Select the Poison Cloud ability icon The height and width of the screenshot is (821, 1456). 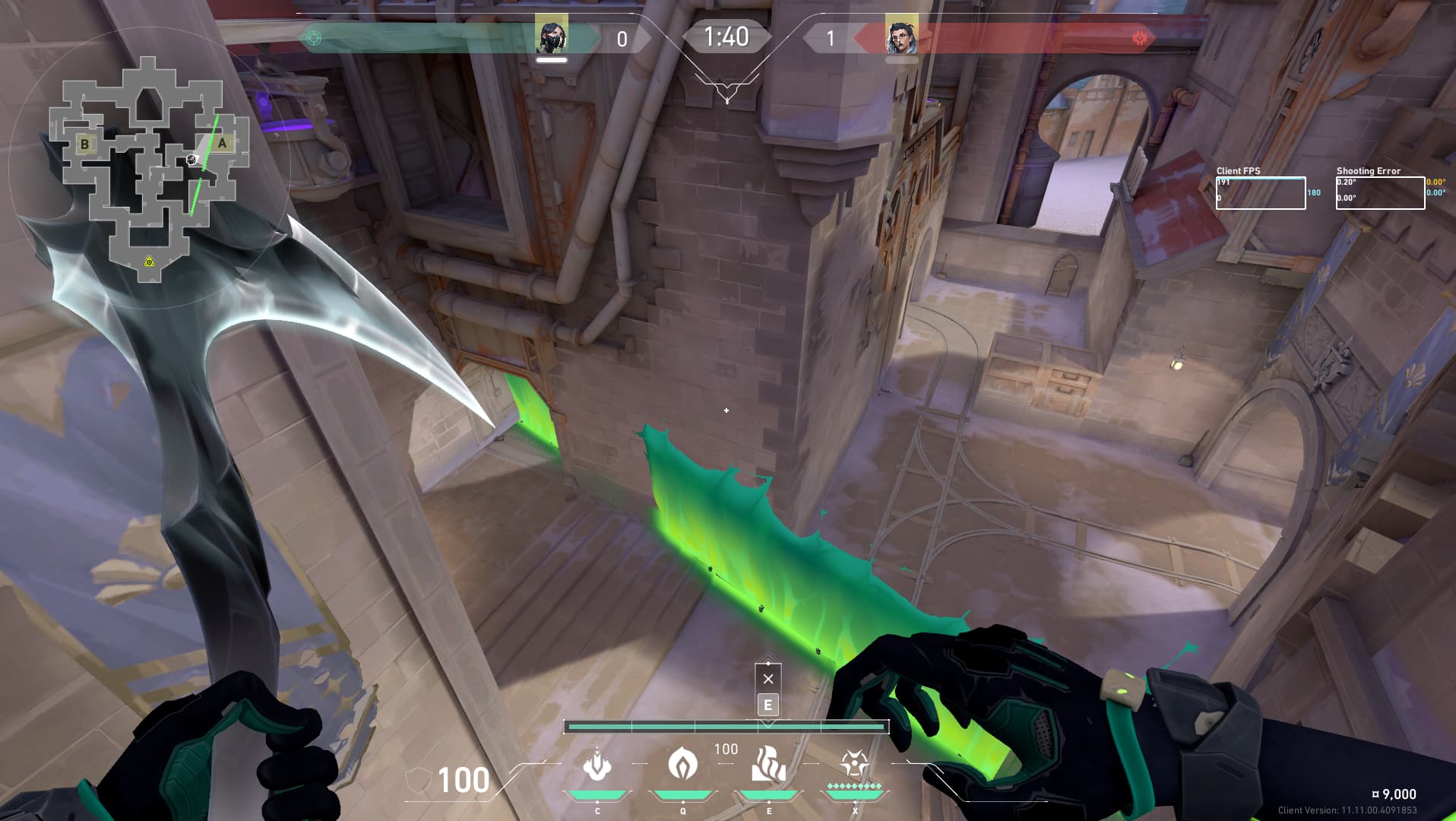[x=682, y=764]
